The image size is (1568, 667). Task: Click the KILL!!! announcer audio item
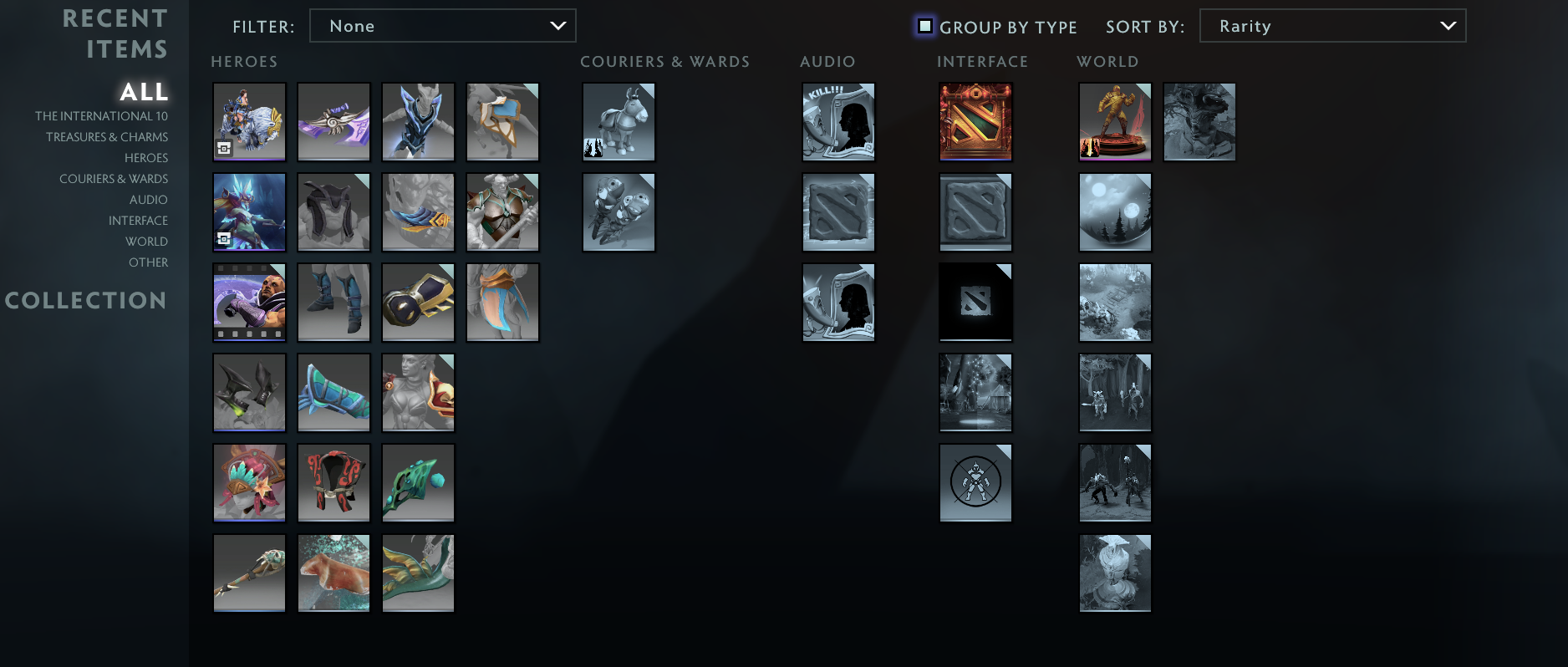coord(838,122)
